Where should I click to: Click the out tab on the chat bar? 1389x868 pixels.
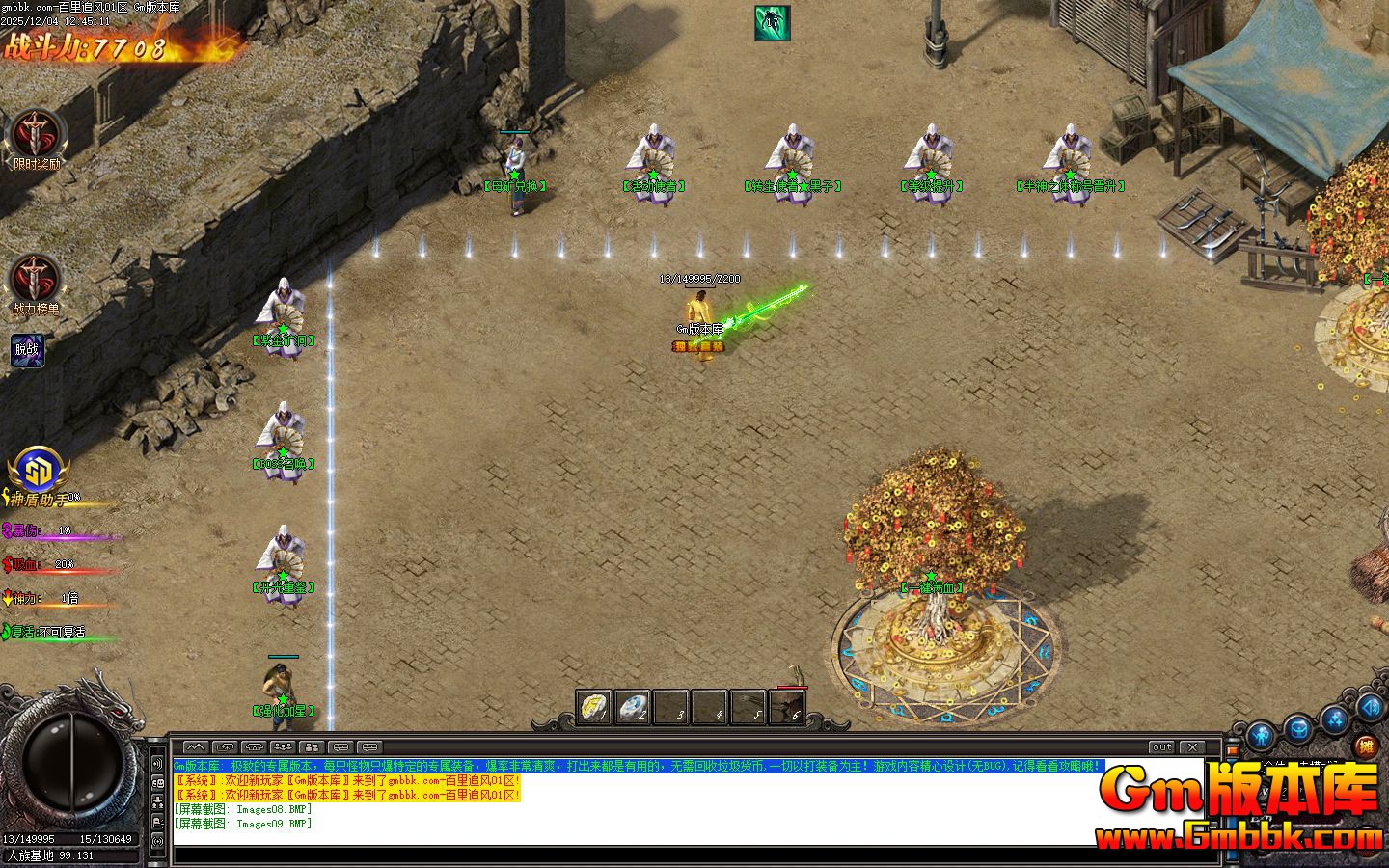[x=1160, y=746]
